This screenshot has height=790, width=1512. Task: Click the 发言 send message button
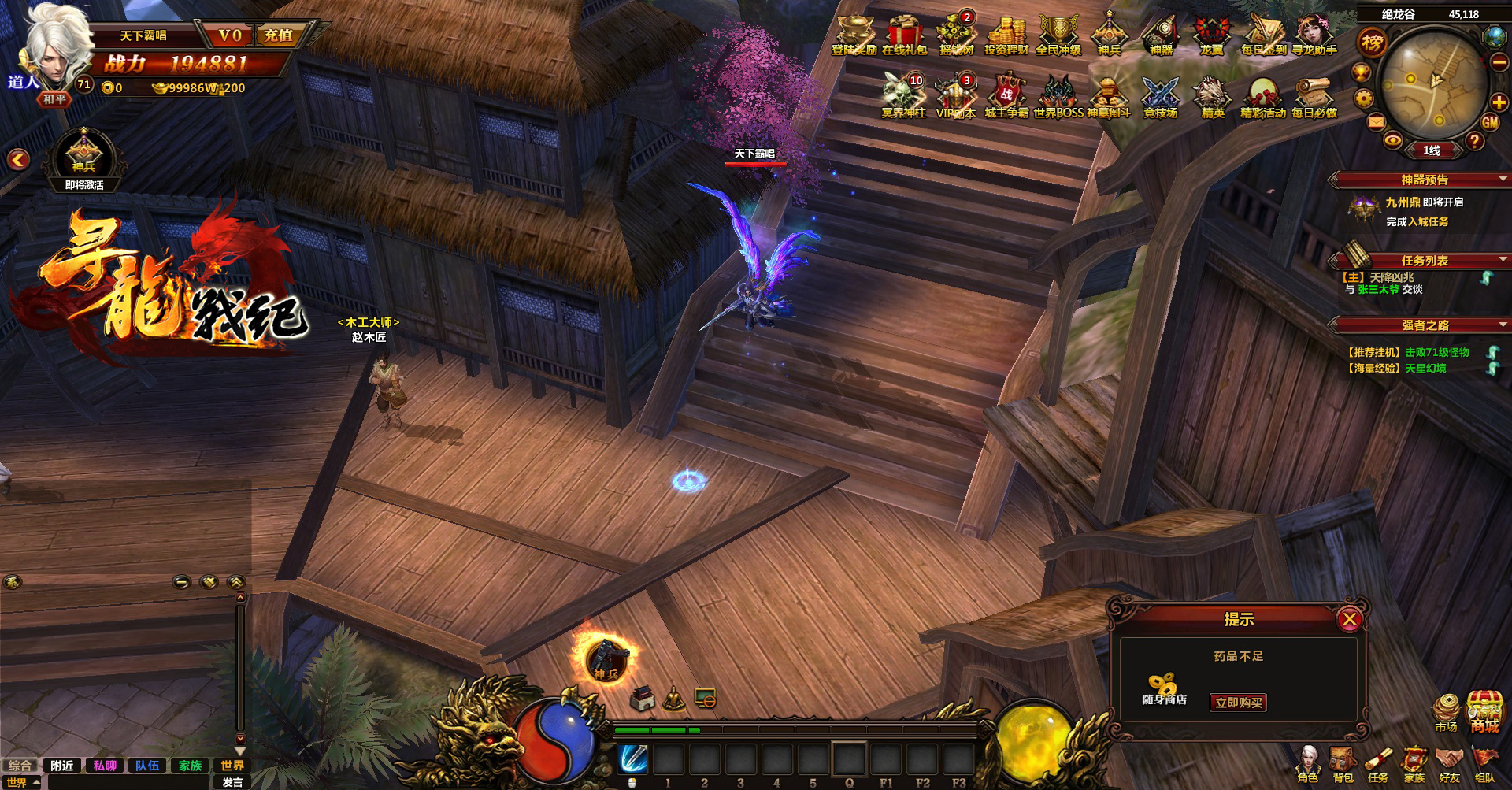(232, 782)
